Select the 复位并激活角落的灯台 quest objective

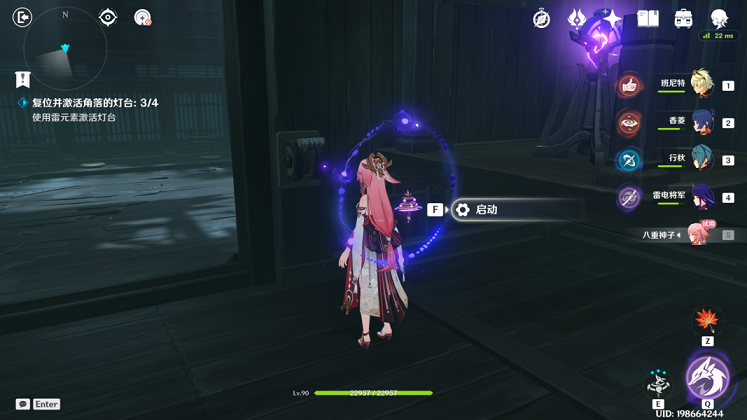click(x=94, y=103)
